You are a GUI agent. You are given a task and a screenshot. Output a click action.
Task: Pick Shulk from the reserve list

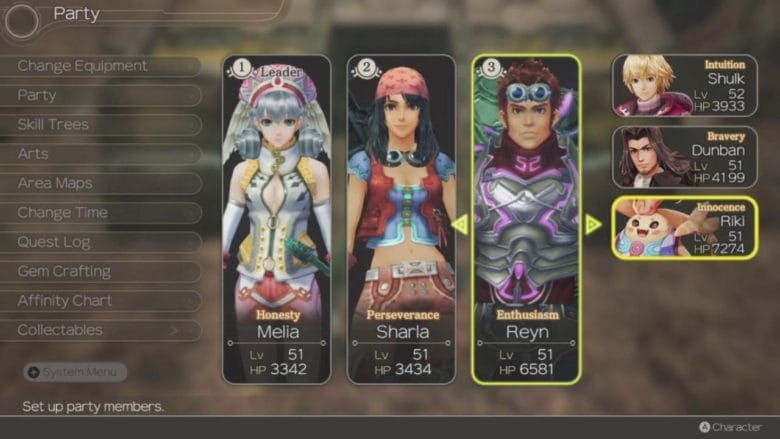click(685, 86)
